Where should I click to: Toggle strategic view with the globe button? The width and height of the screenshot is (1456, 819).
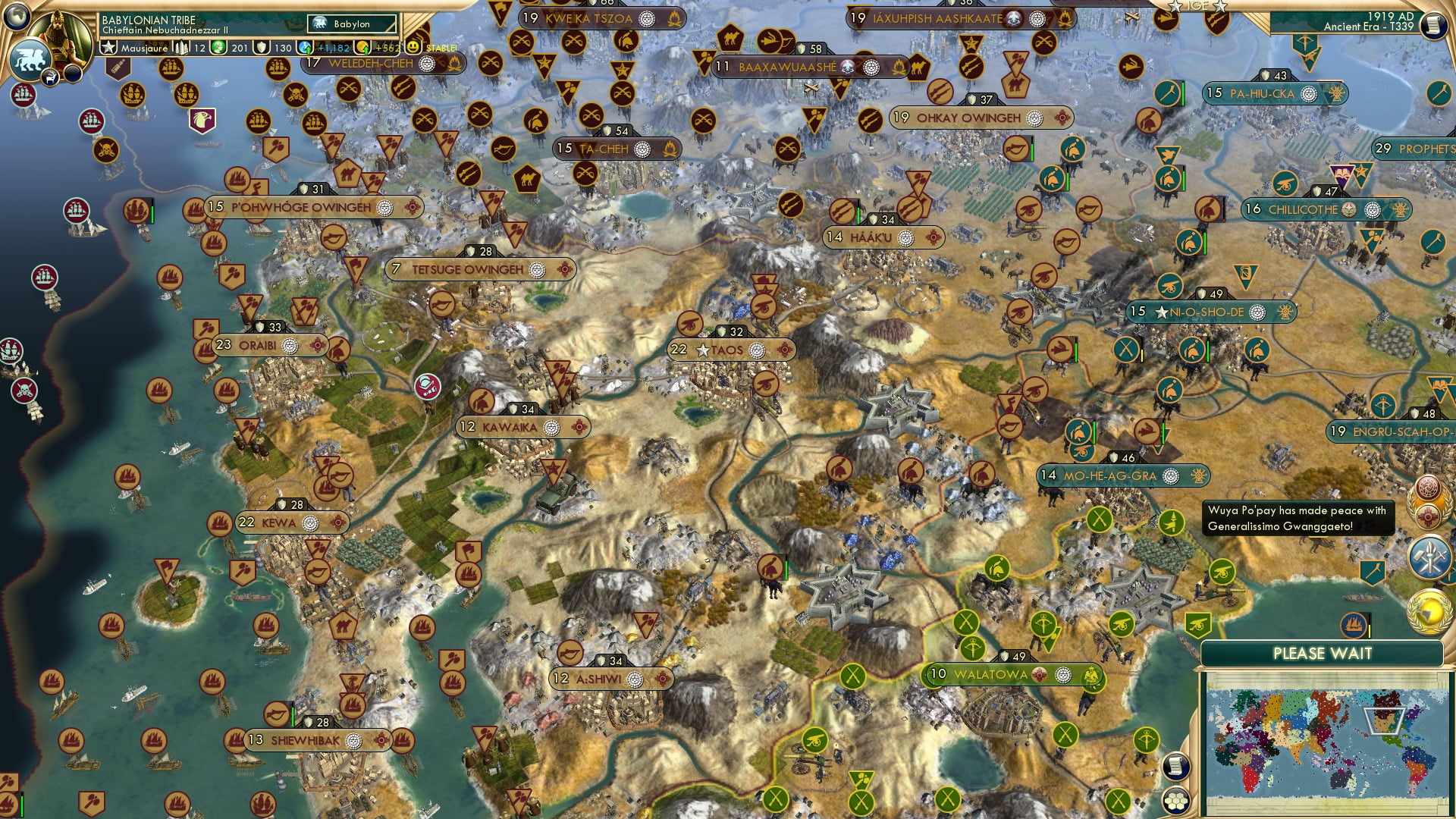17,17
